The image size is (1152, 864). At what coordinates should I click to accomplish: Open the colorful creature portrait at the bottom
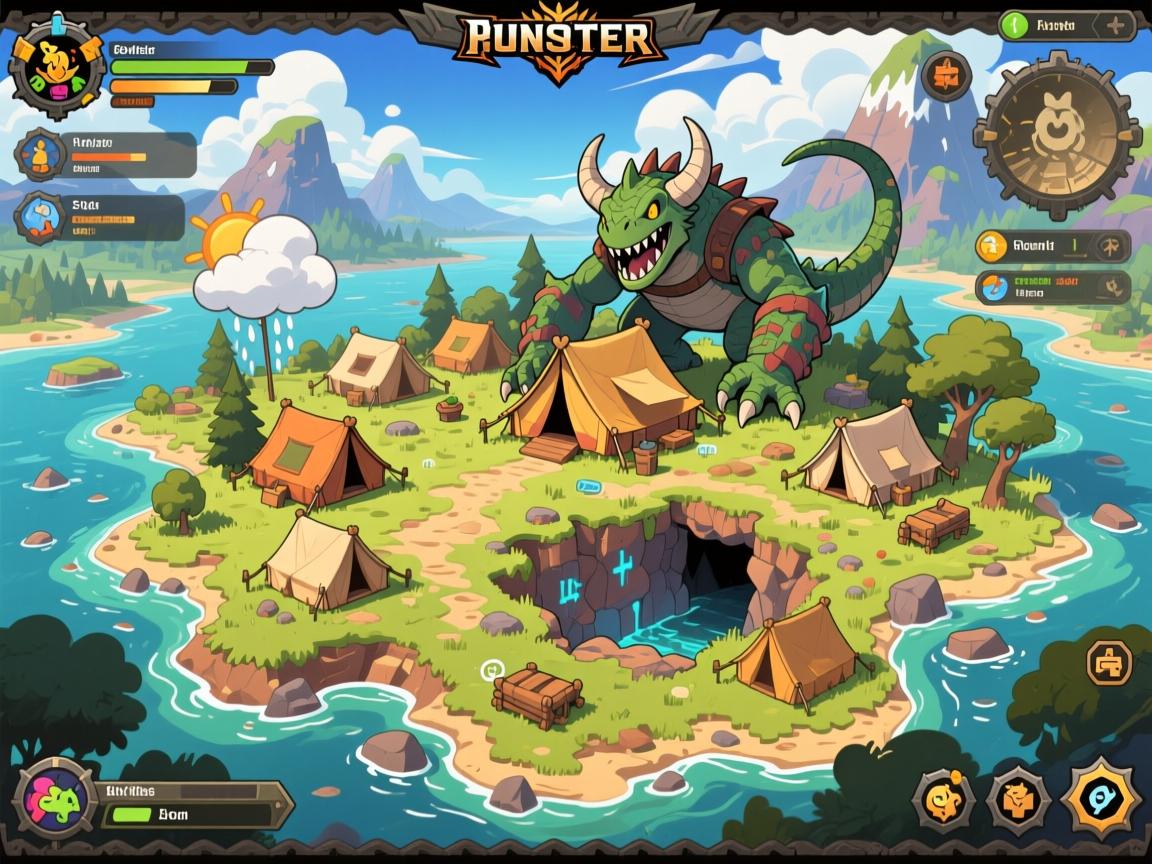(x=56, y=797)
